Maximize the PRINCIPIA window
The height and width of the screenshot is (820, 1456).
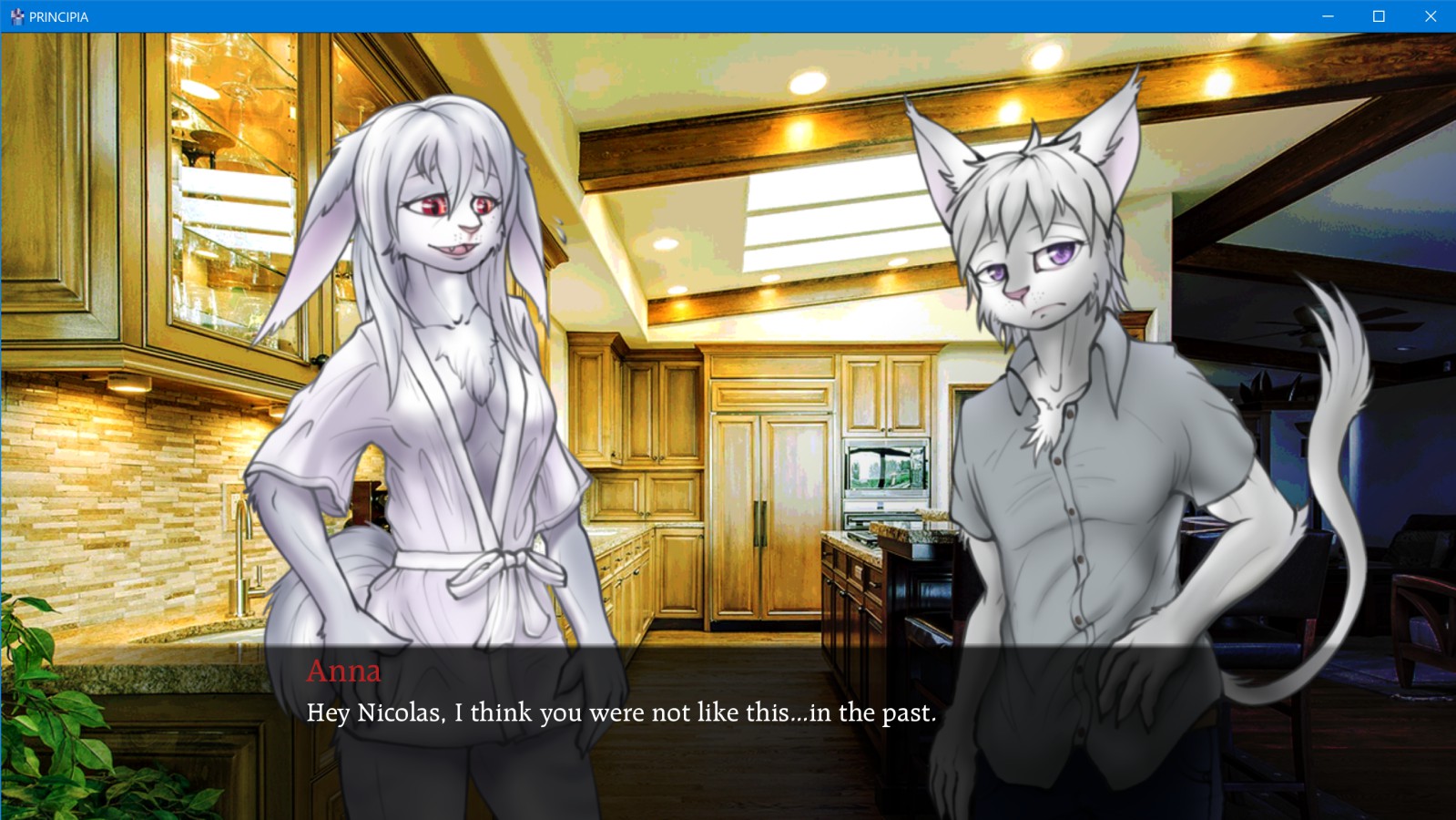click(1379, 16)
